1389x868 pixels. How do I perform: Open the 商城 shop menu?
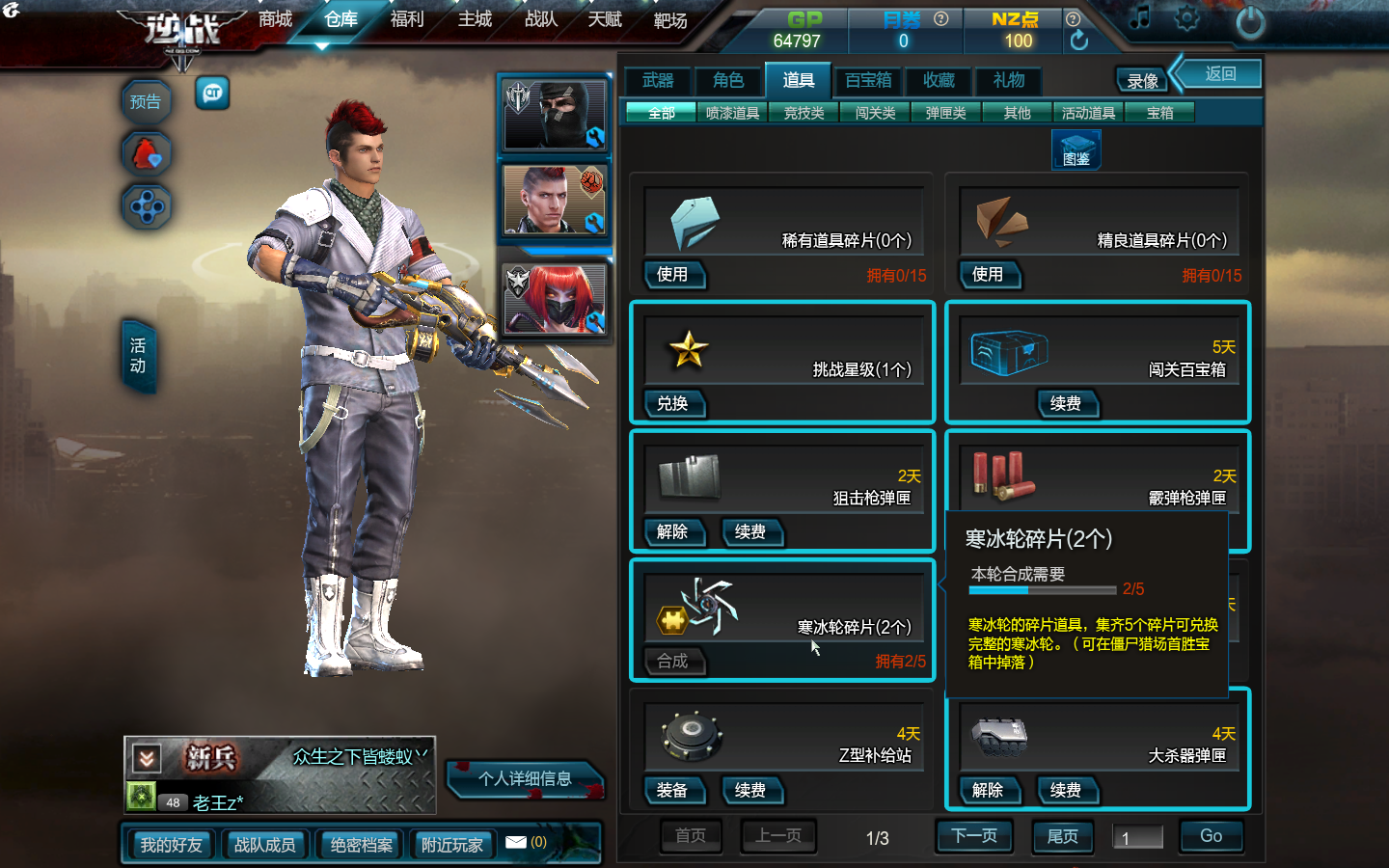[x=275, y=19]
